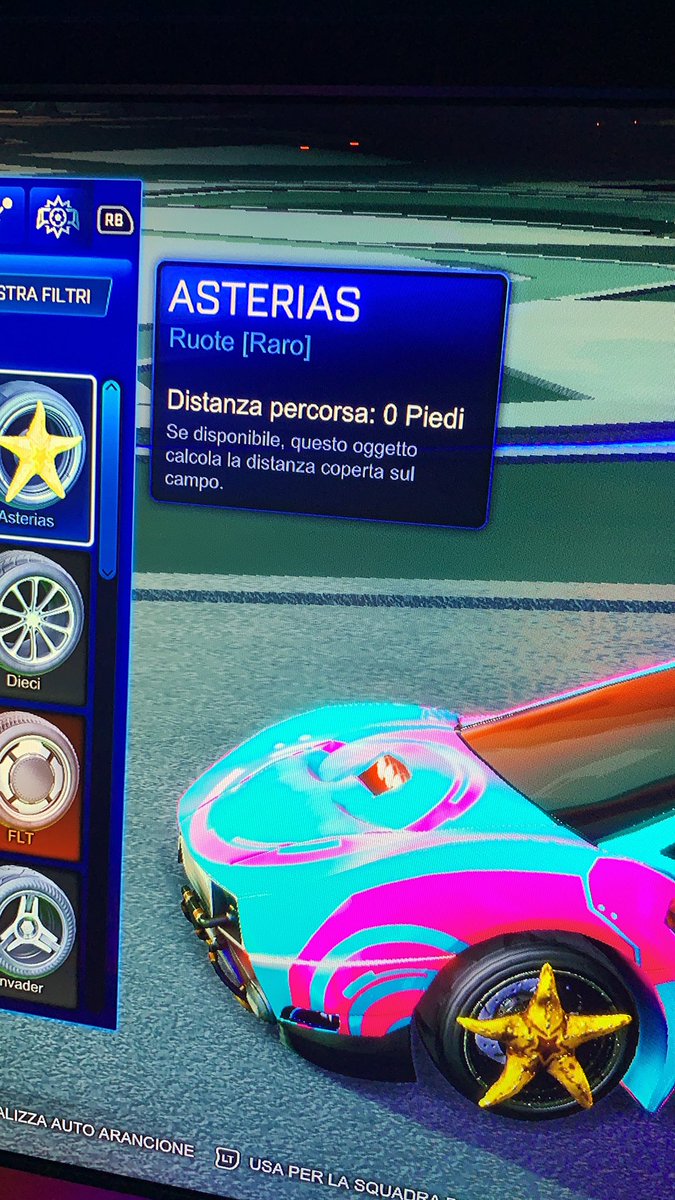Open the filters button above the list
Viewport: 675px width, 1200px height.
tap(52, 297)
